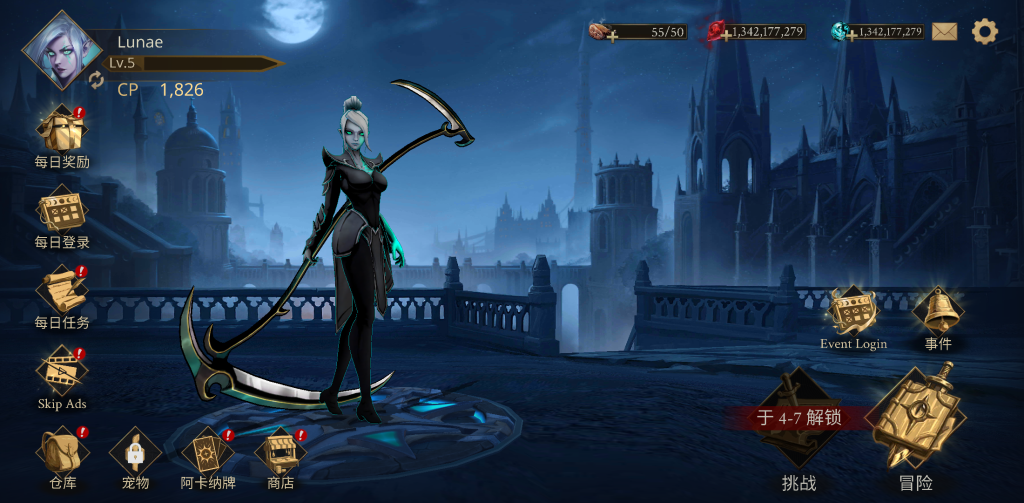Select the locked 挑战 challenge mode
Screen dimensions: 1024x503
click(798, 425)
